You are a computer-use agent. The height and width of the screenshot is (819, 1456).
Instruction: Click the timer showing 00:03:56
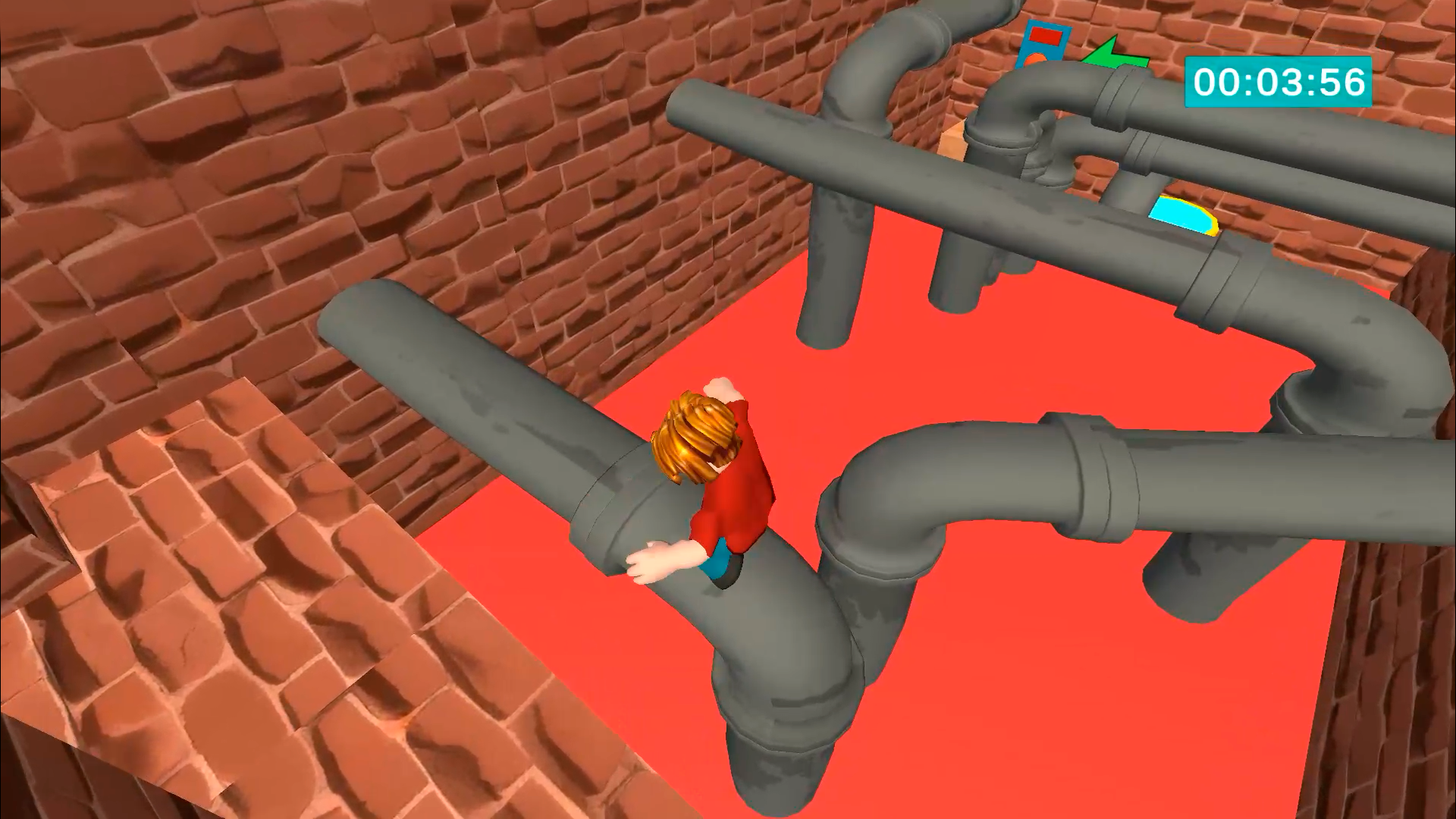1279,82
